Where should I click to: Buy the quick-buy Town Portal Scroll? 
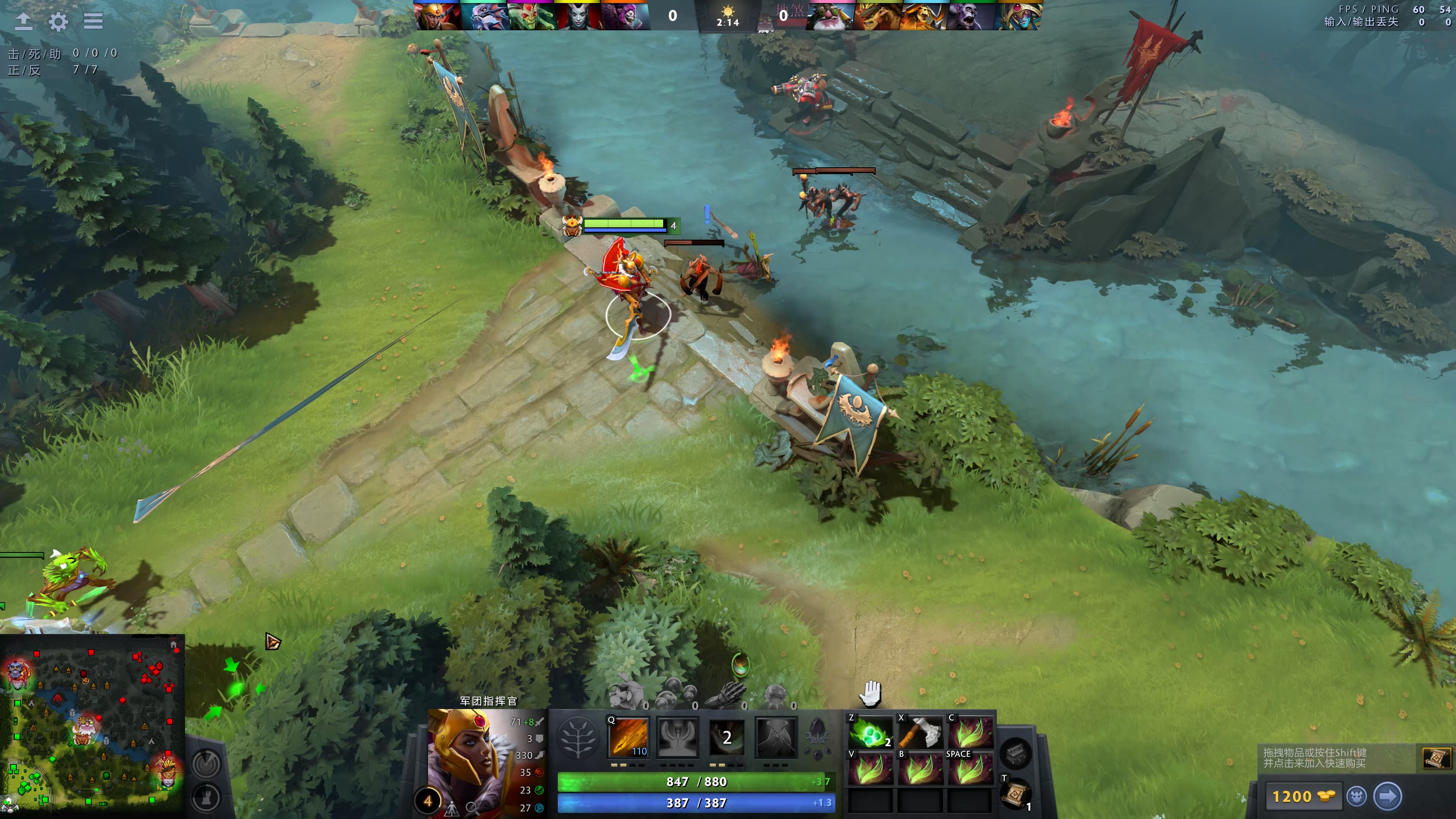(1436, 758)
